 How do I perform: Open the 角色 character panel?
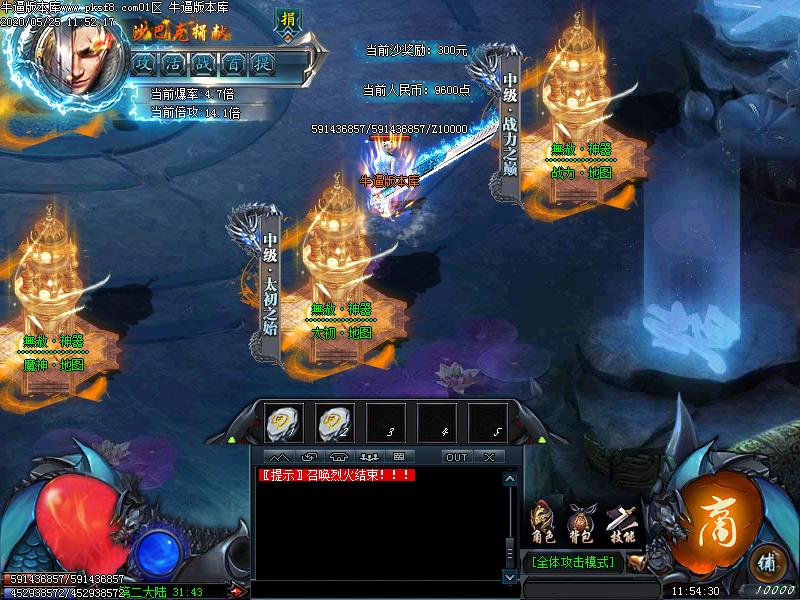541,521
